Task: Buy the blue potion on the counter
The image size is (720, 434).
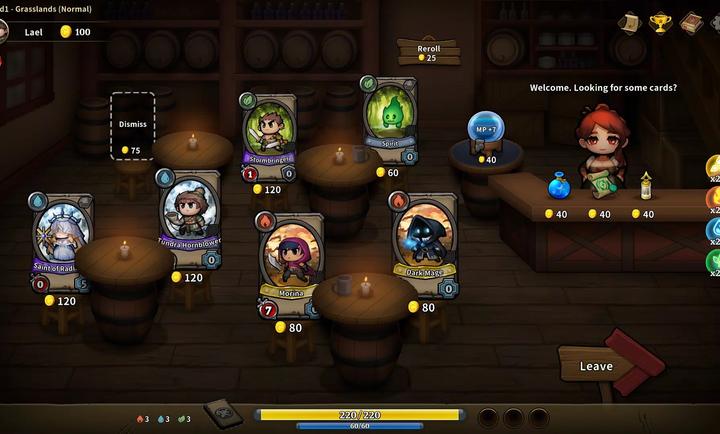Action: click(558, 185)
